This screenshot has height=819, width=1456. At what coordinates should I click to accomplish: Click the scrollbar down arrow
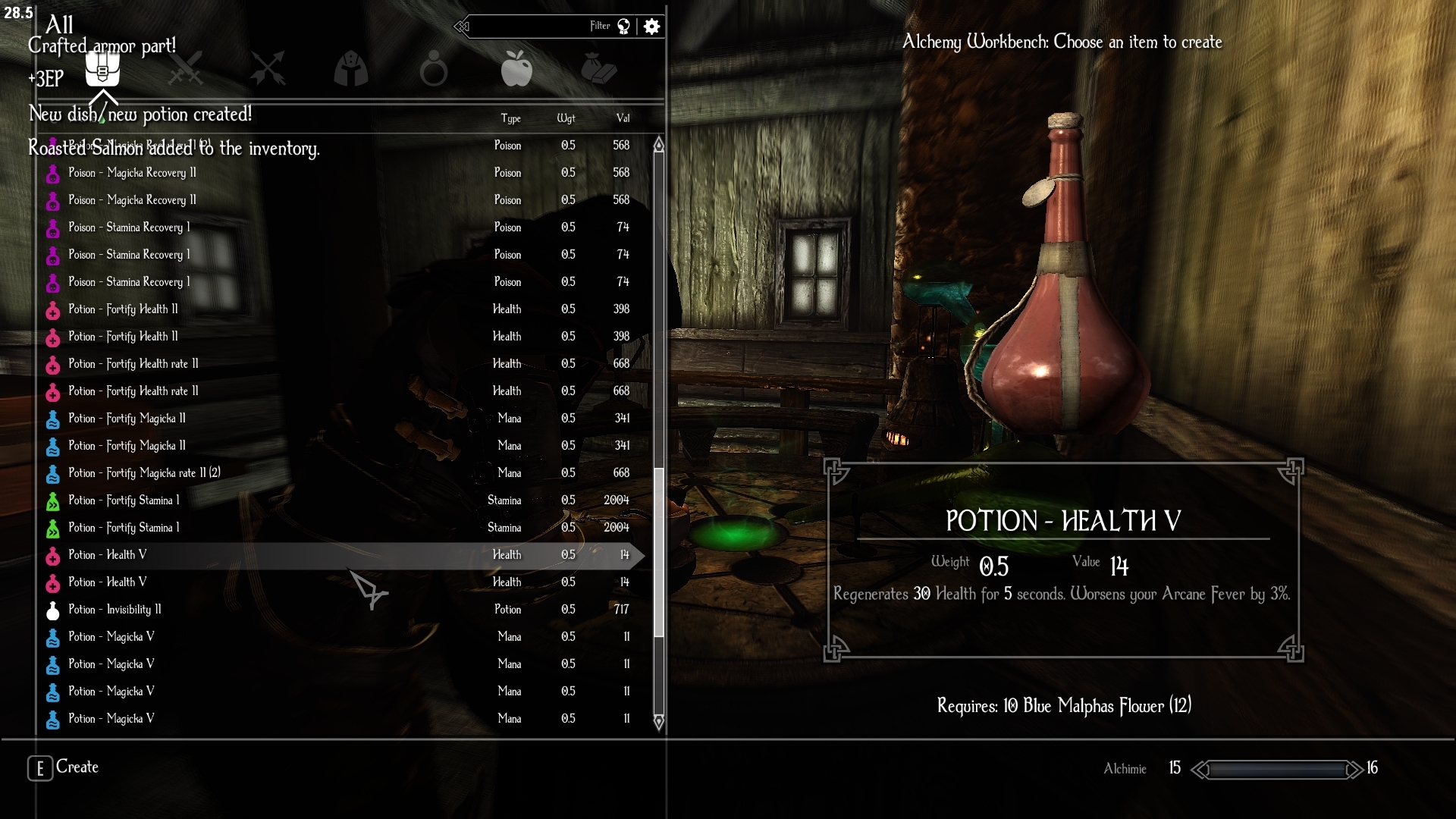658,721
